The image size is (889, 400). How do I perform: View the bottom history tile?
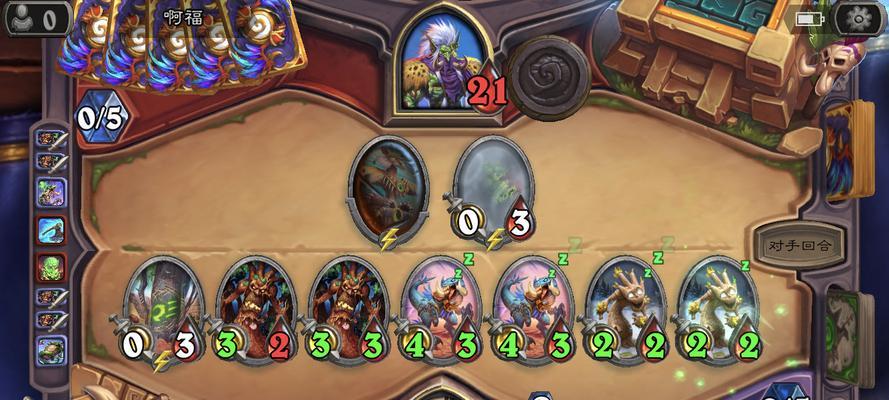[52, 349]
